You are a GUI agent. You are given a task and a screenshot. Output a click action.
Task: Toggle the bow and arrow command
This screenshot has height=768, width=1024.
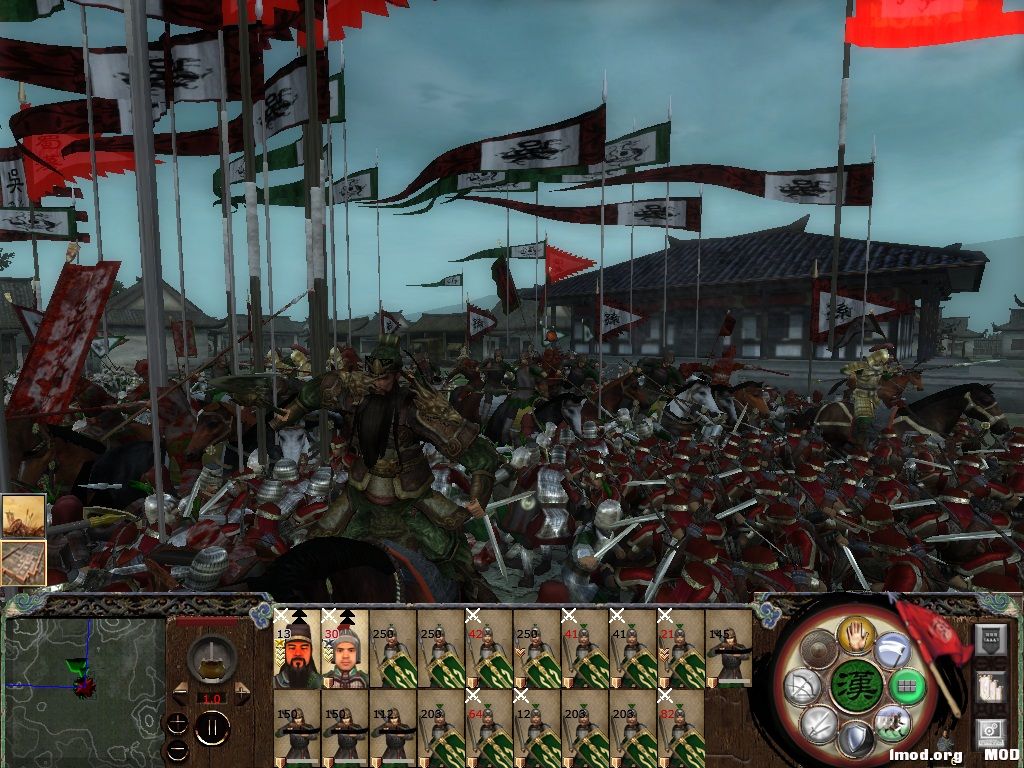pos(804,686)
